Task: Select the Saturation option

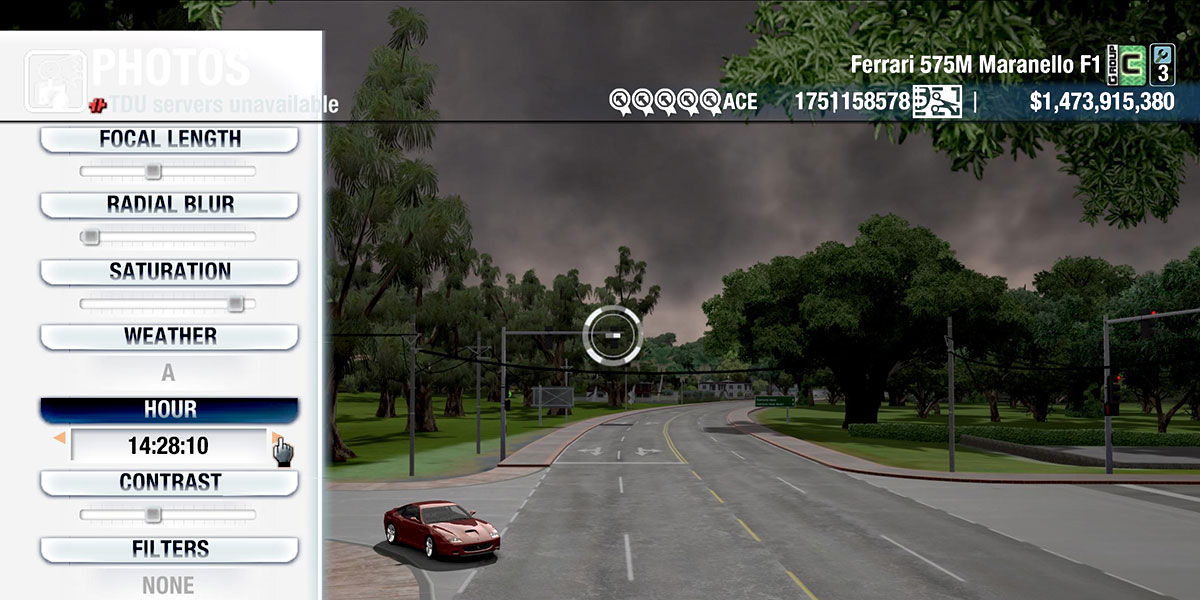Action: click(x=169, y=272)
